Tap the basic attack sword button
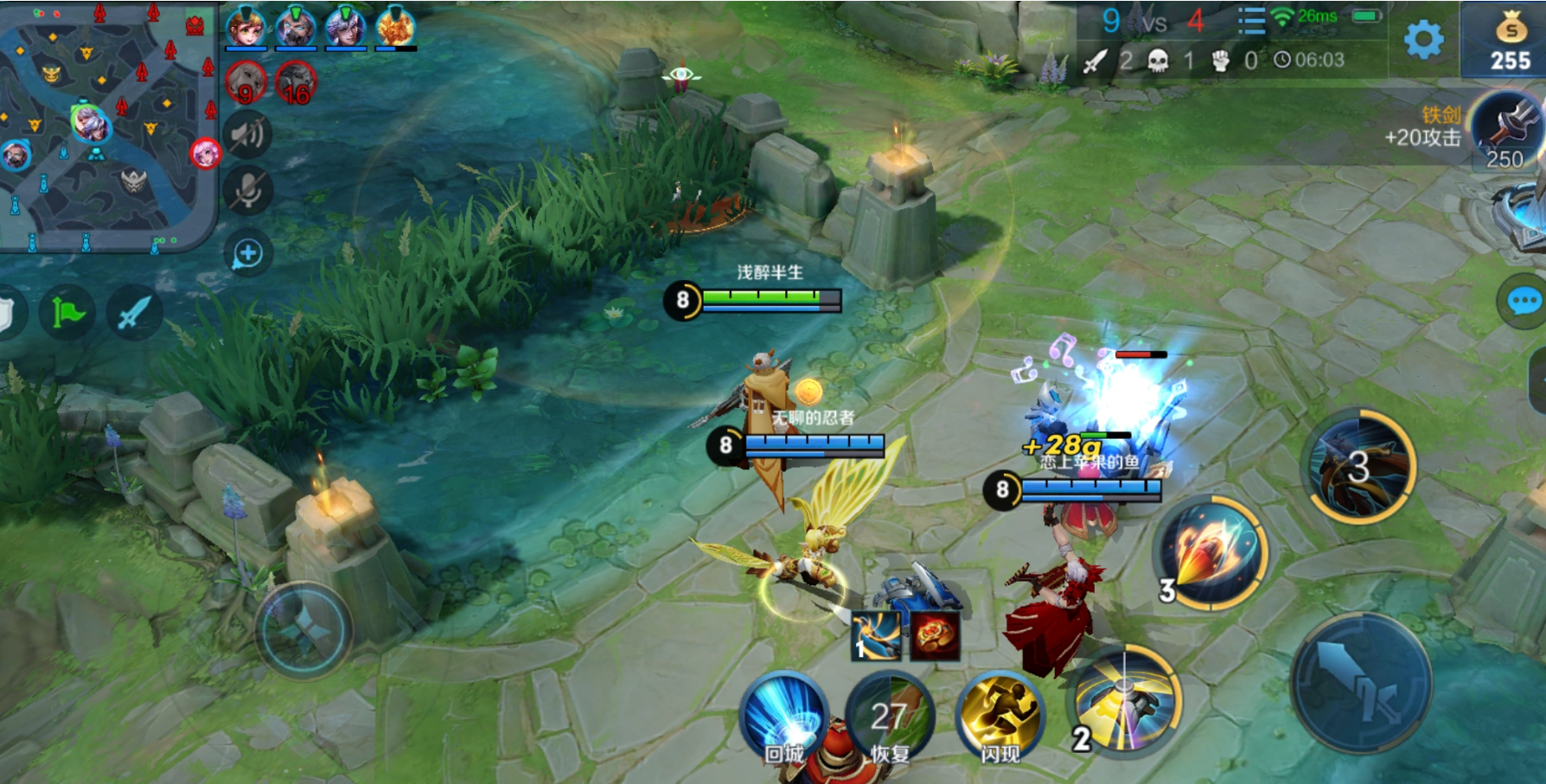The width and height of the screenshot is (1546, 784). (1360, 683)
